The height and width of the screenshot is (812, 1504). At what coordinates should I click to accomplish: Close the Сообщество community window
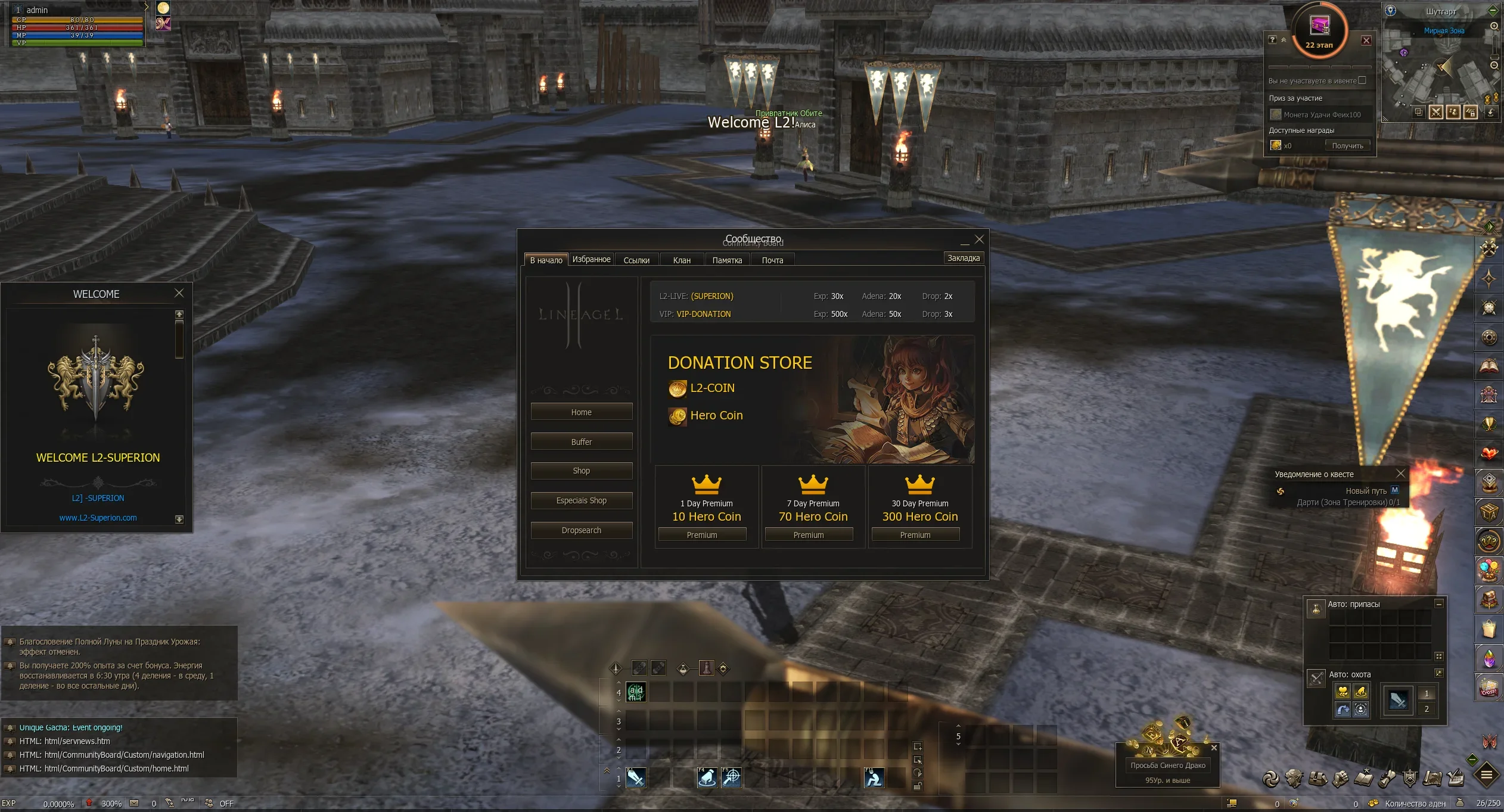(979, 239)
